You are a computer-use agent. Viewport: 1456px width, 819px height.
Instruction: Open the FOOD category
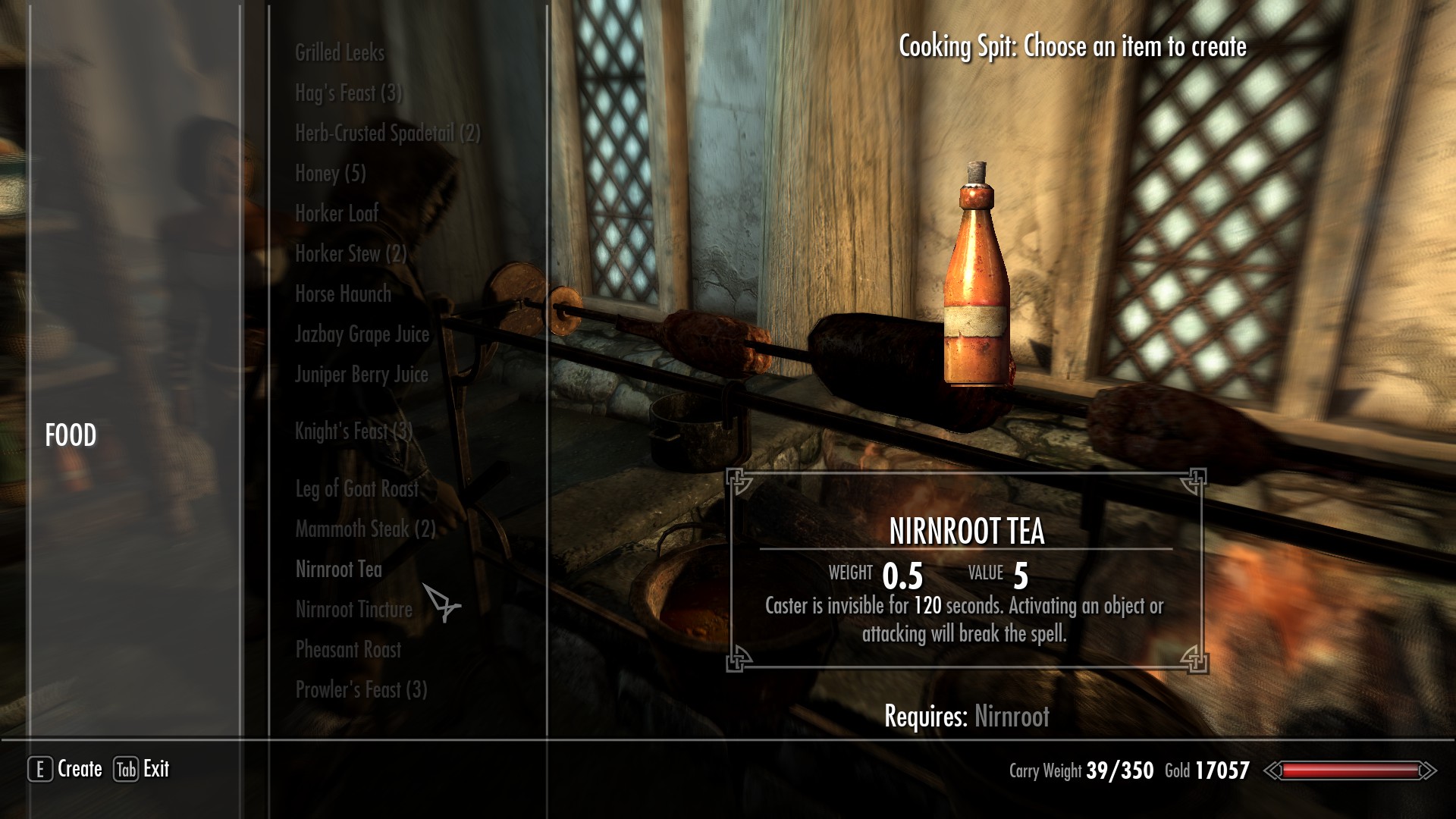71,435
